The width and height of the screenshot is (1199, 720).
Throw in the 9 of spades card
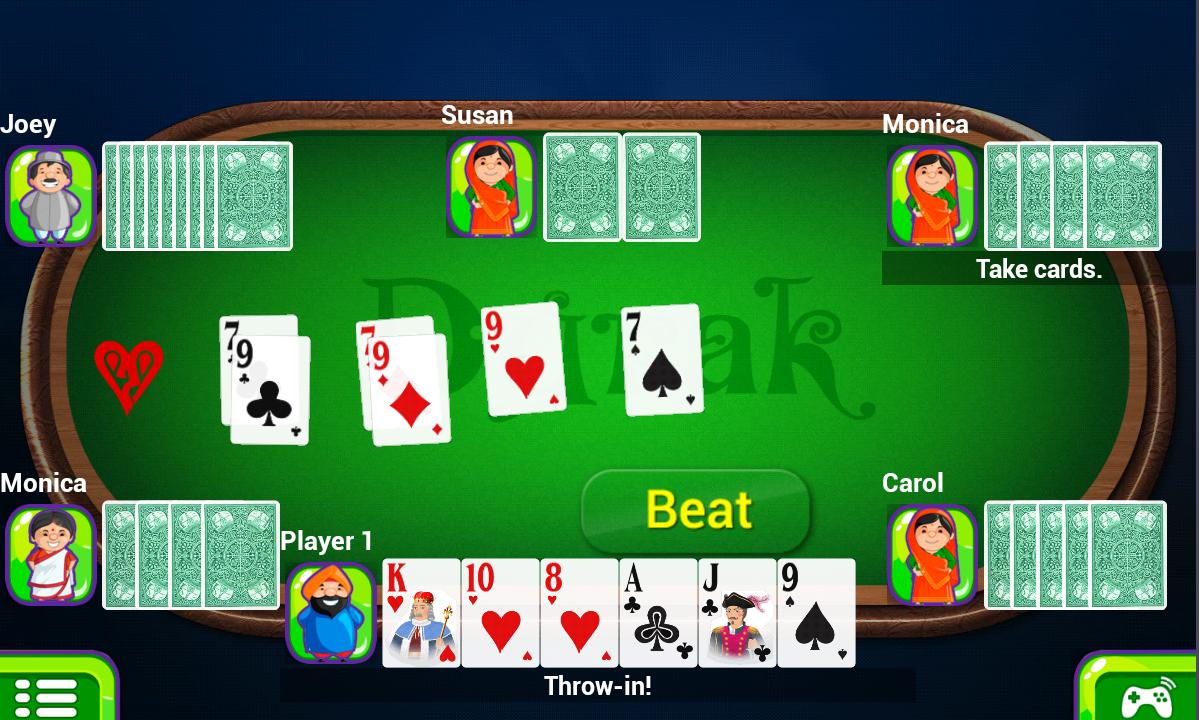[816, 613]
